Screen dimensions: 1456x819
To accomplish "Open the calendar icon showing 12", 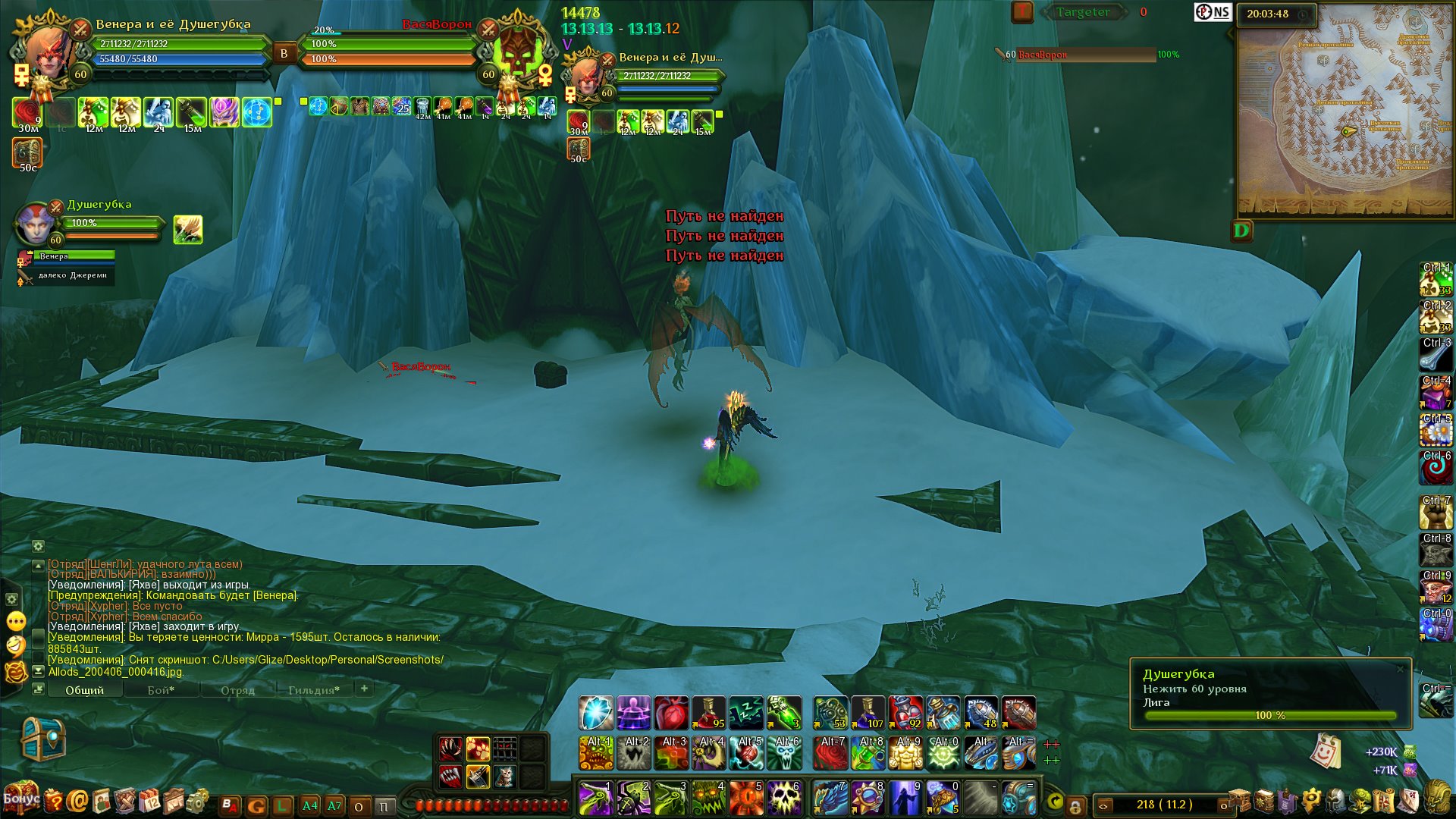I will tap(150, 801).
